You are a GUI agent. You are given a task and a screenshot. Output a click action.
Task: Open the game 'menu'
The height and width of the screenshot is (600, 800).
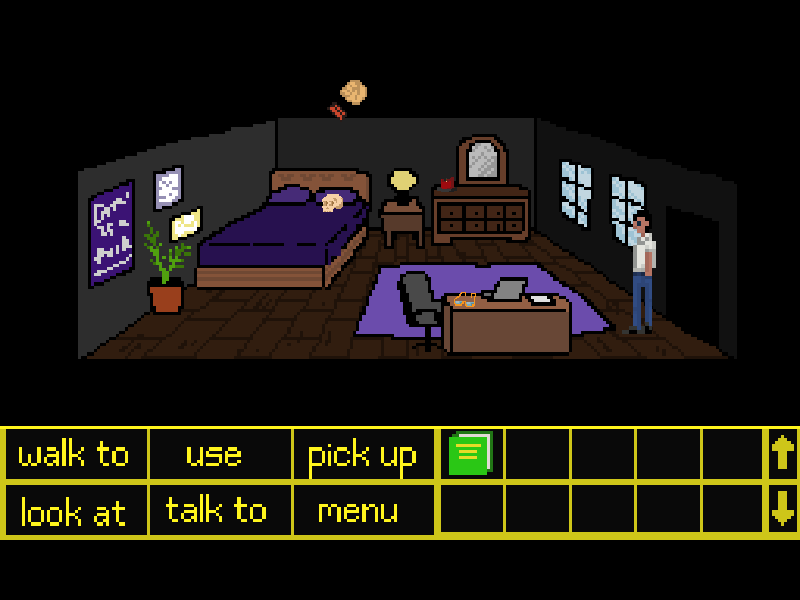tap(358, 511)
